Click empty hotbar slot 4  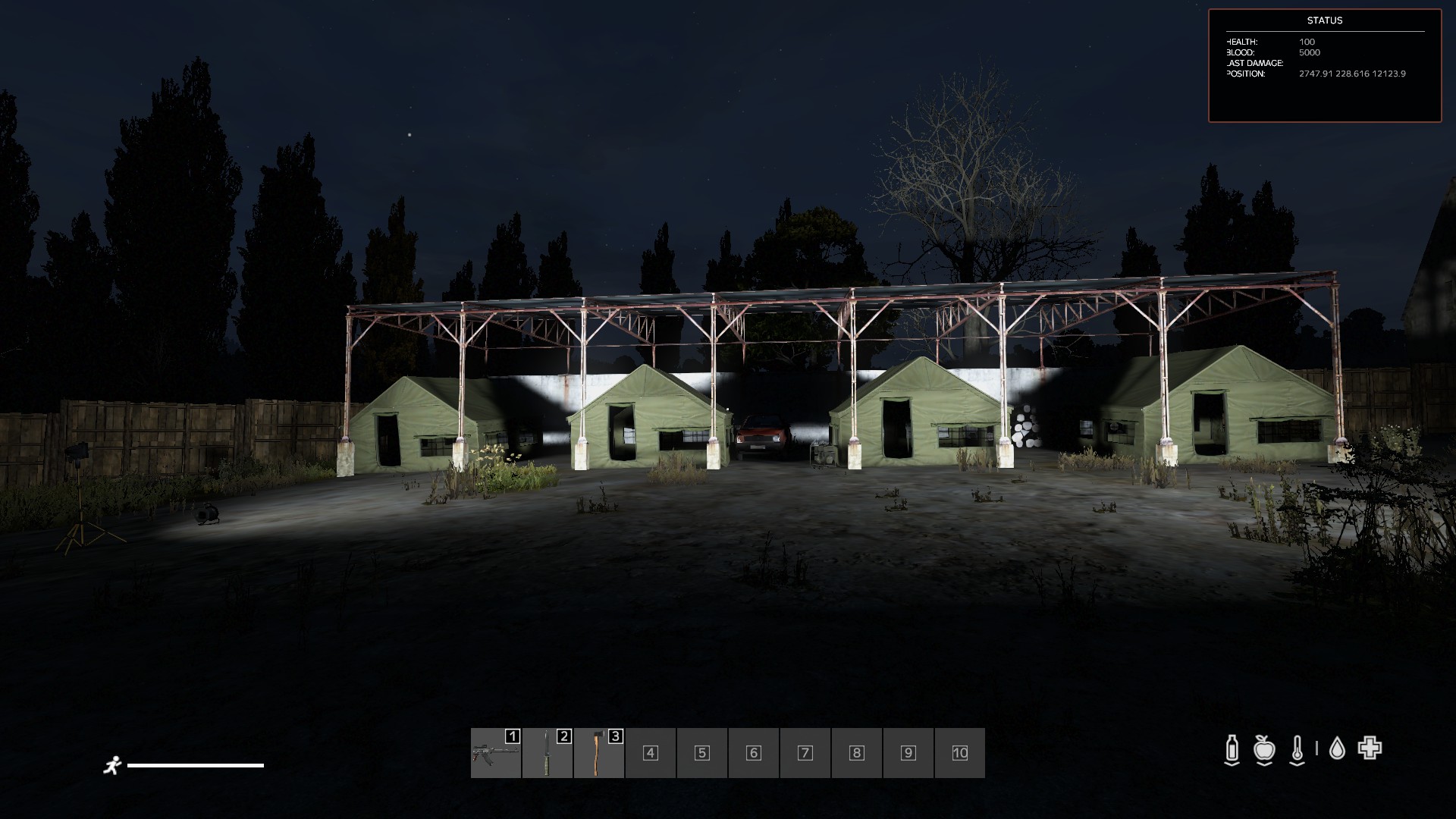click(649, 753)
